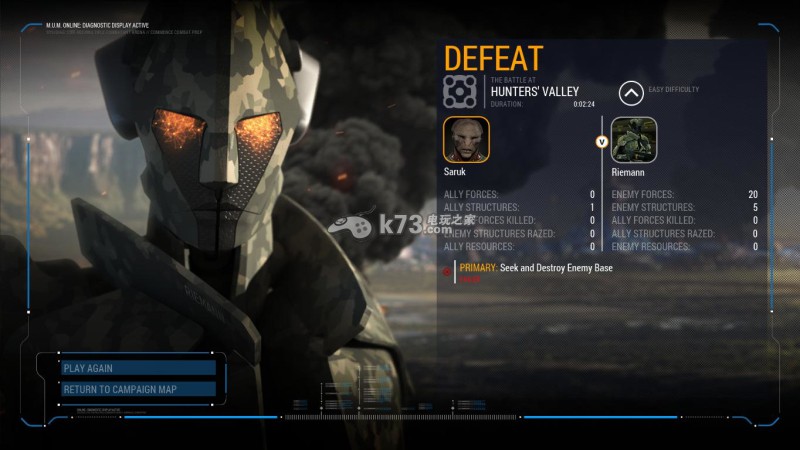Click the Easy Difficulty chevron icon

tap(631, 94)
